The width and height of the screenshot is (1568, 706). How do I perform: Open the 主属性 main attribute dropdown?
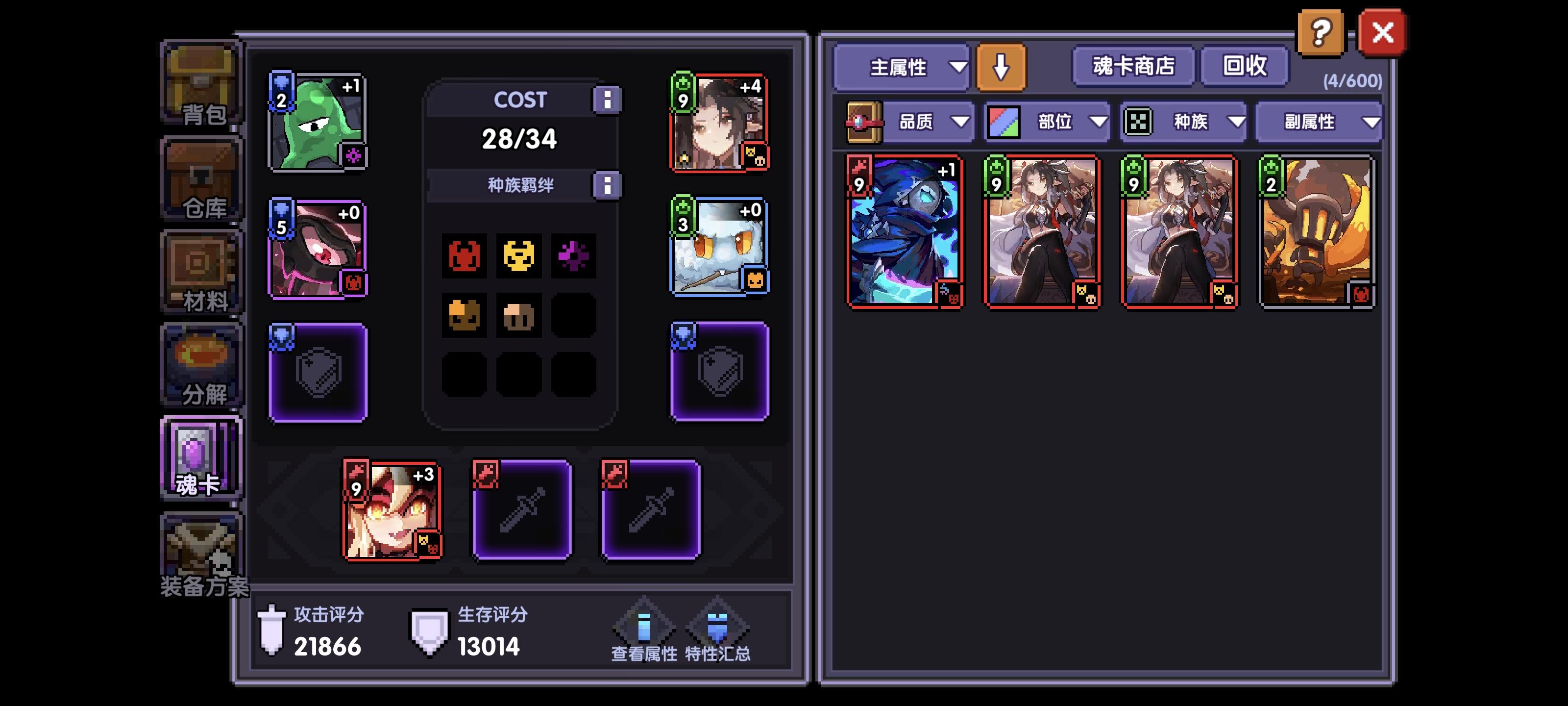pyautogui.click(x=901, y=67)
